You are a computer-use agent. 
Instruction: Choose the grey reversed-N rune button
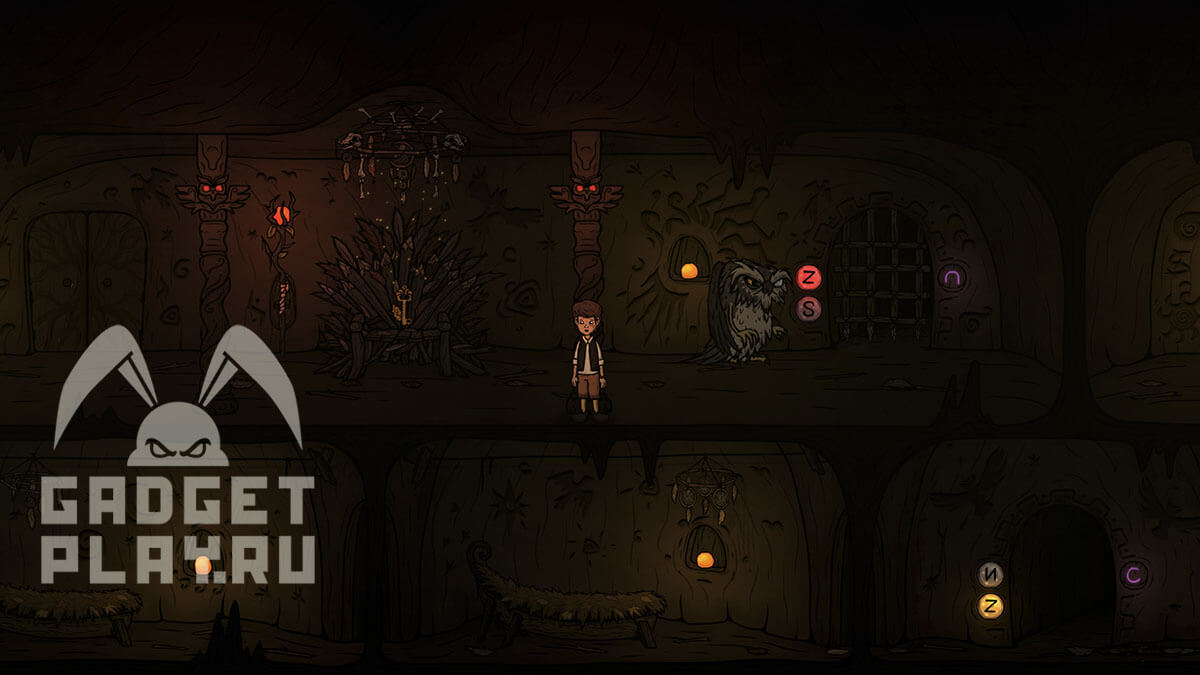point(991,575)
